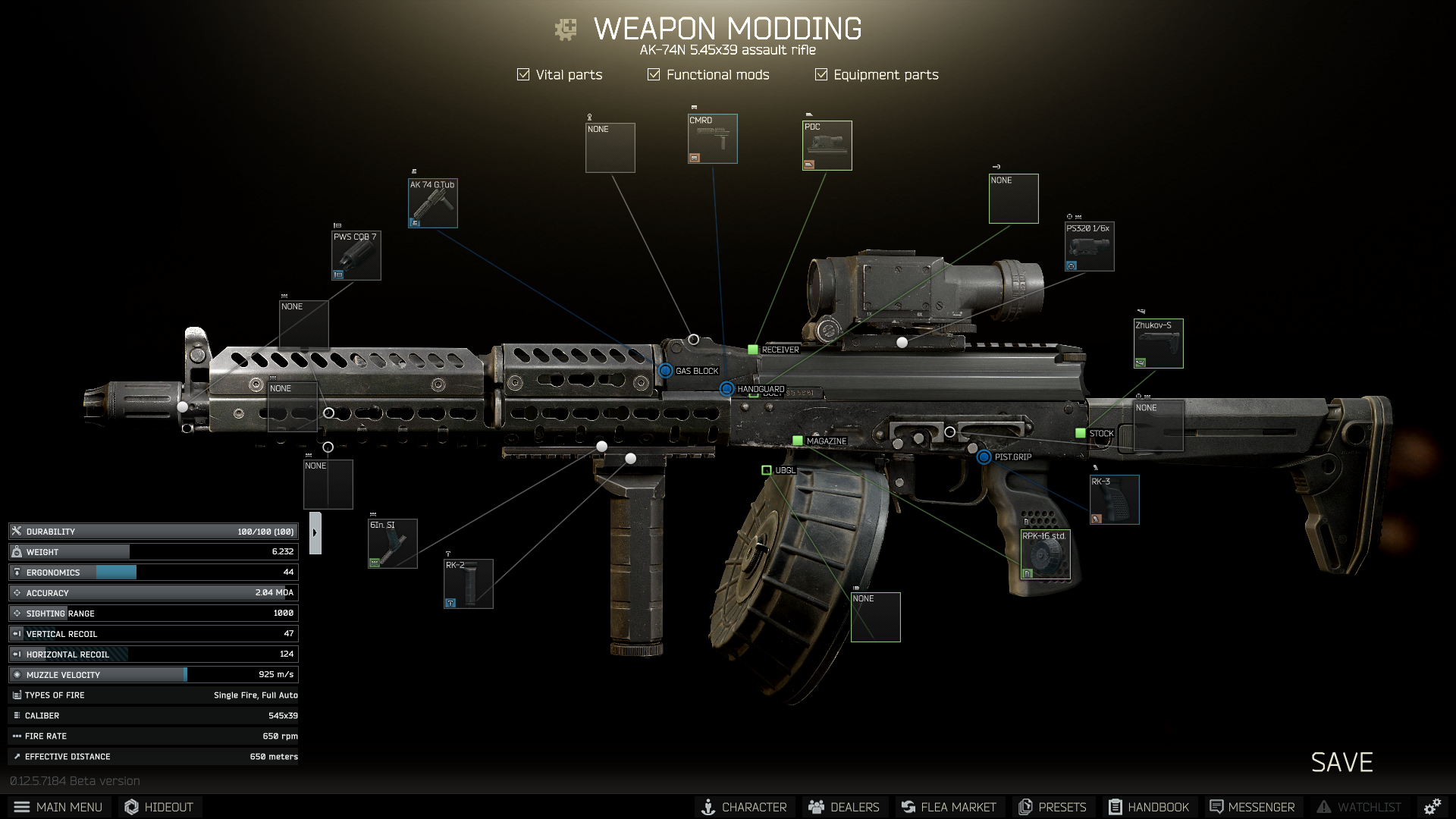Select the Watchlist menu item
The image size is (1456, 819).
[1326, 807]
